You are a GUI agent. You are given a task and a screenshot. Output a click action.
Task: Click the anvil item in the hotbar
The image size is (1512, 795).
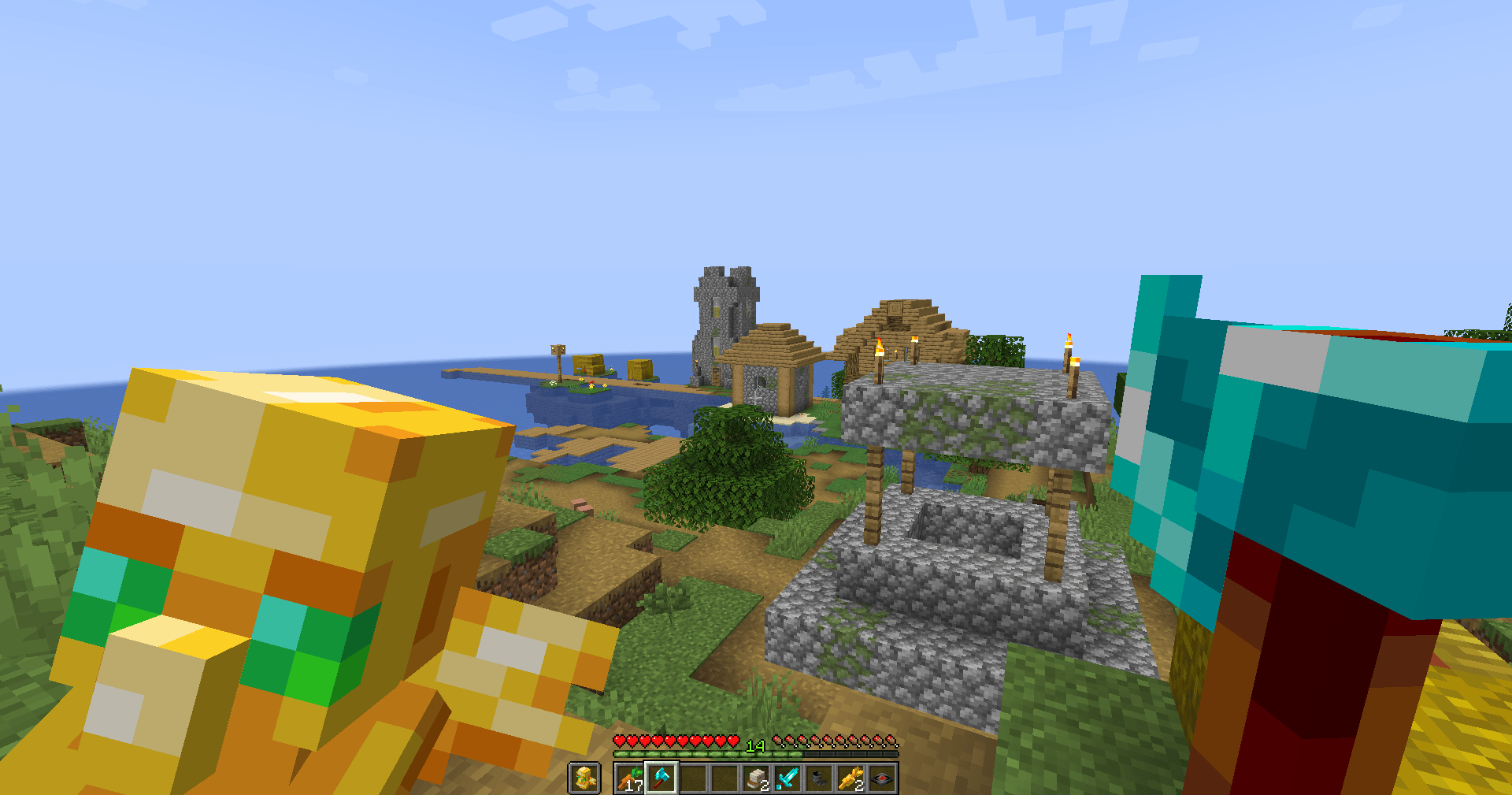(819, 778)
